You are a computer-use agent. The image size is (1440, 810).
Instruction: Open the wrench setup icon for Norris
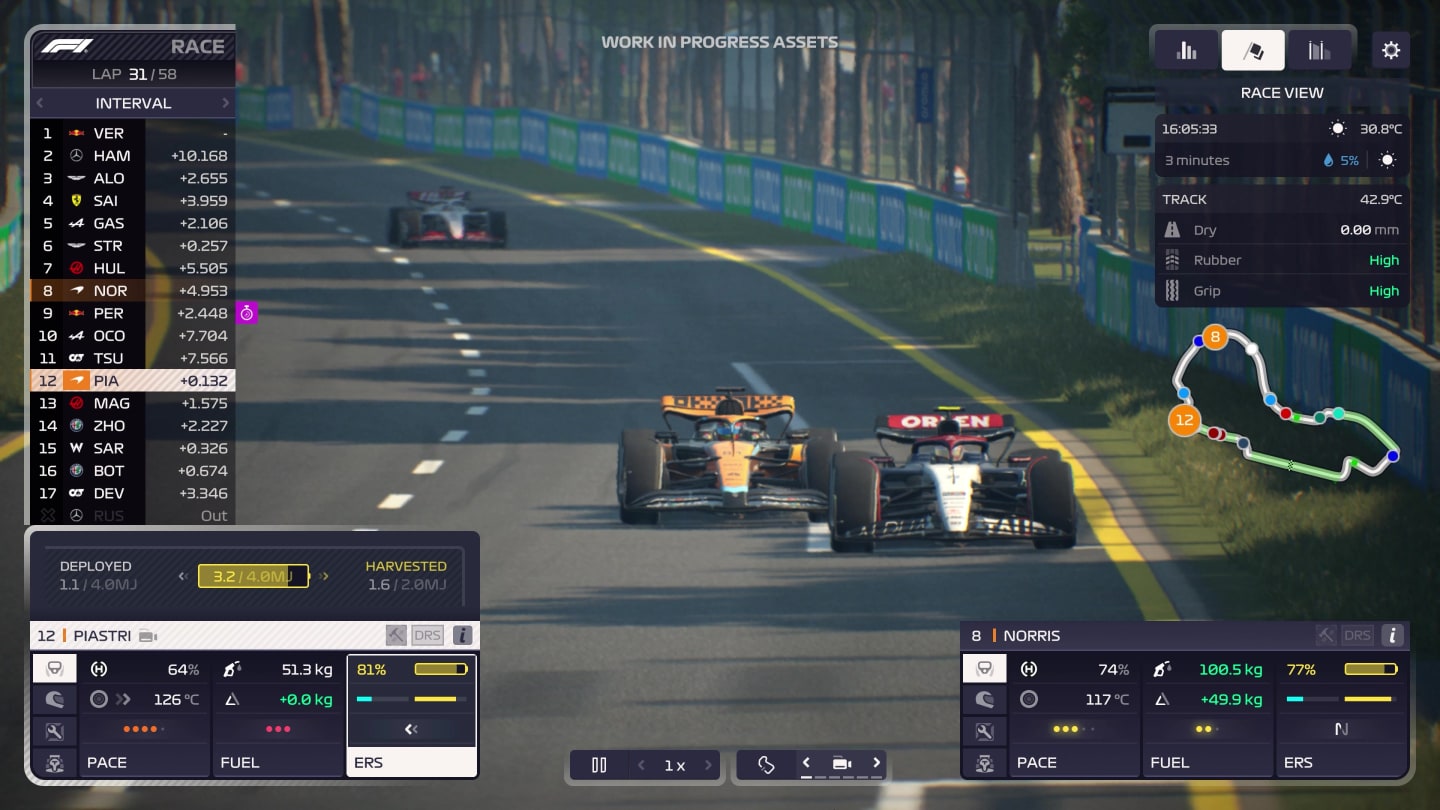tap(985, 731)
